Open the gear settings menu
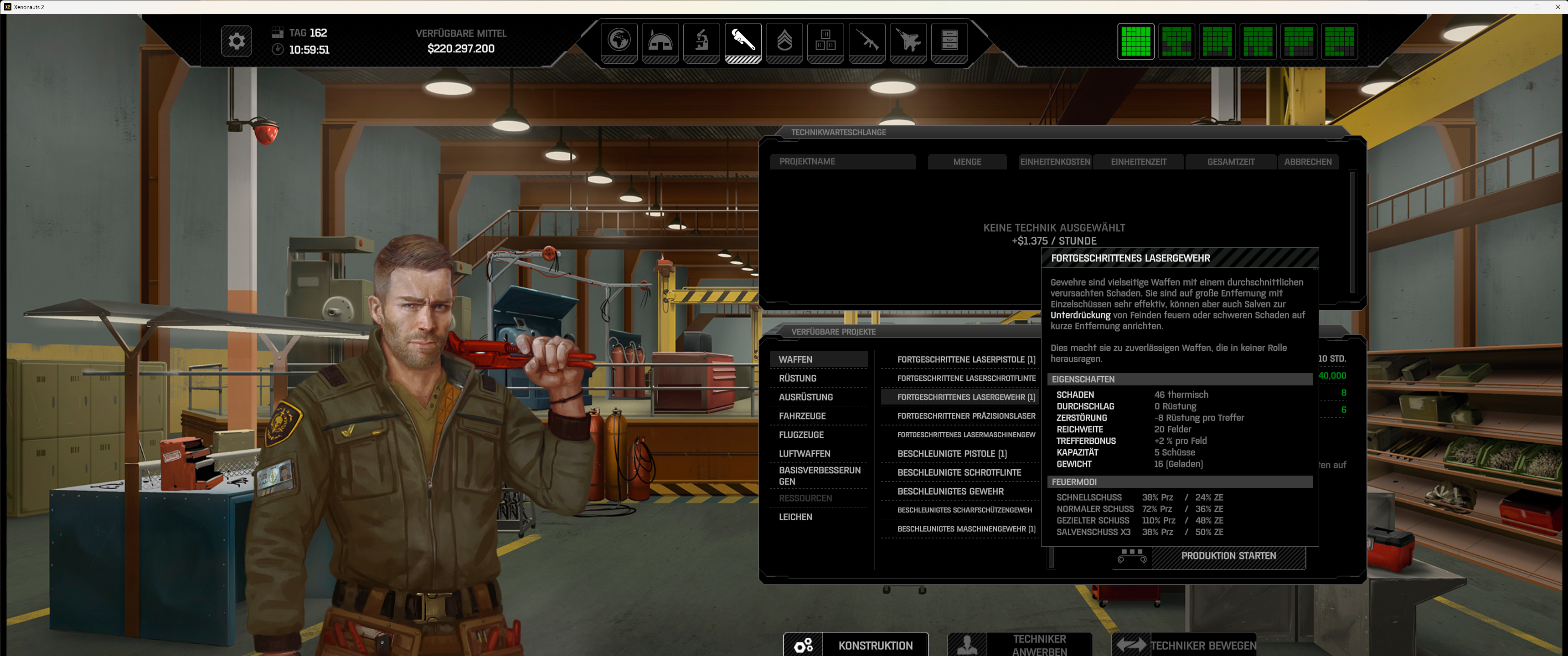 (236, 41)
